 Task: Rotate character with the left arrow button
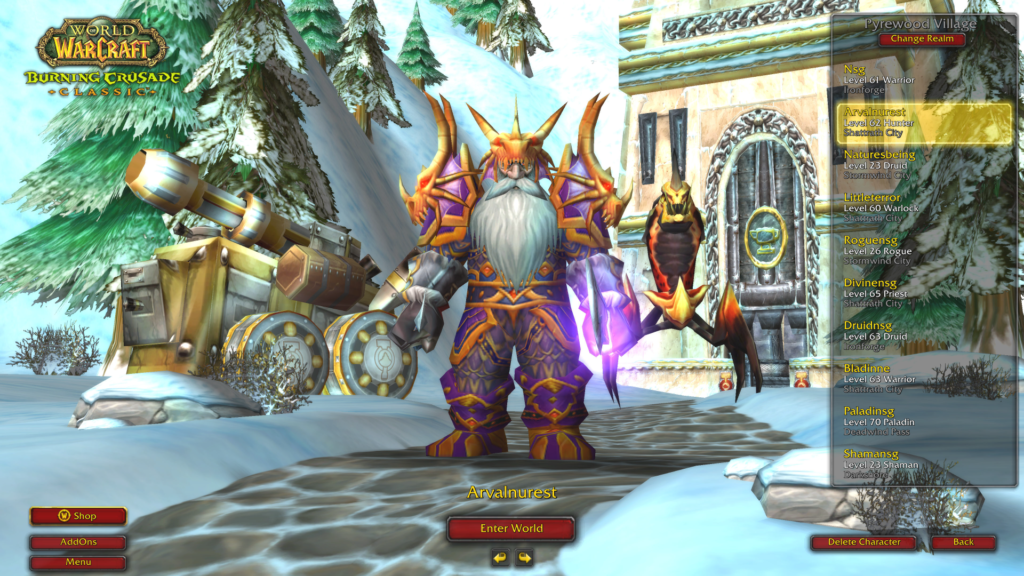click(500, 557)
